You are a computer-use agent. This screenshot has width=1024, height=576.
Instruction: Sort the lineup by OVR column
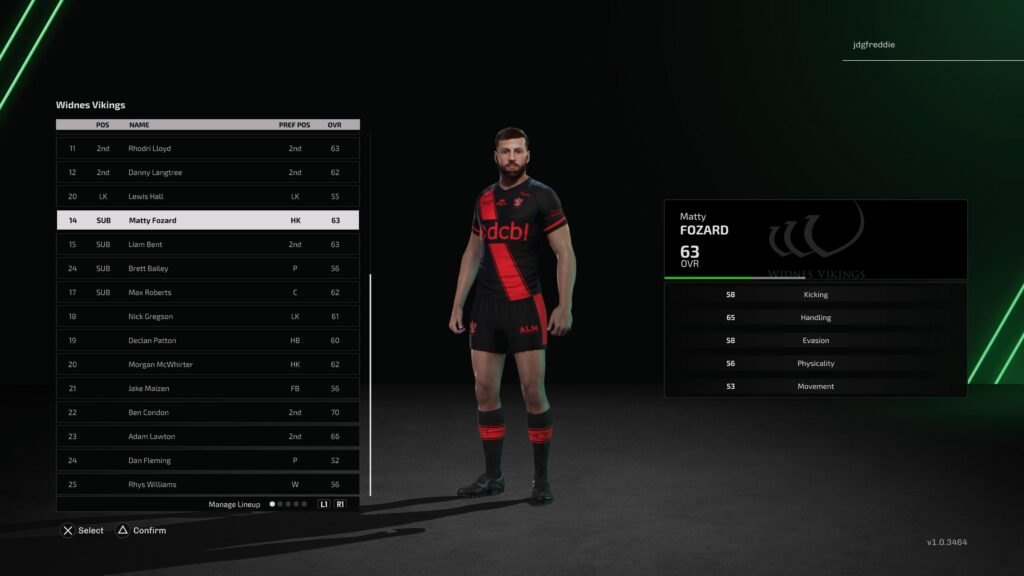tap(335, 125)
